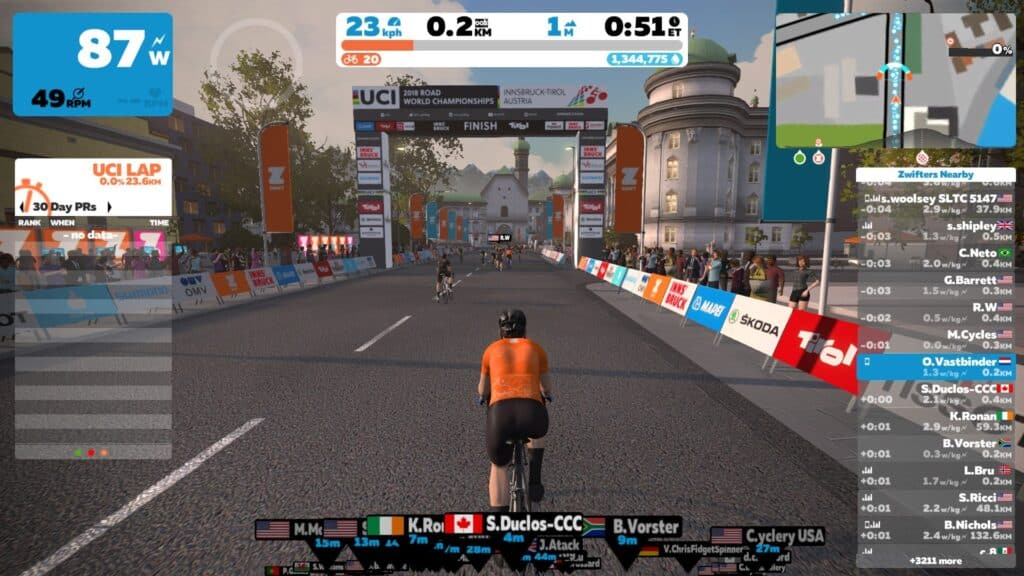This screenshot has height=576, width=1024.
Task: Pick G.Barrett in the riders list
Action: pos(936,285)
